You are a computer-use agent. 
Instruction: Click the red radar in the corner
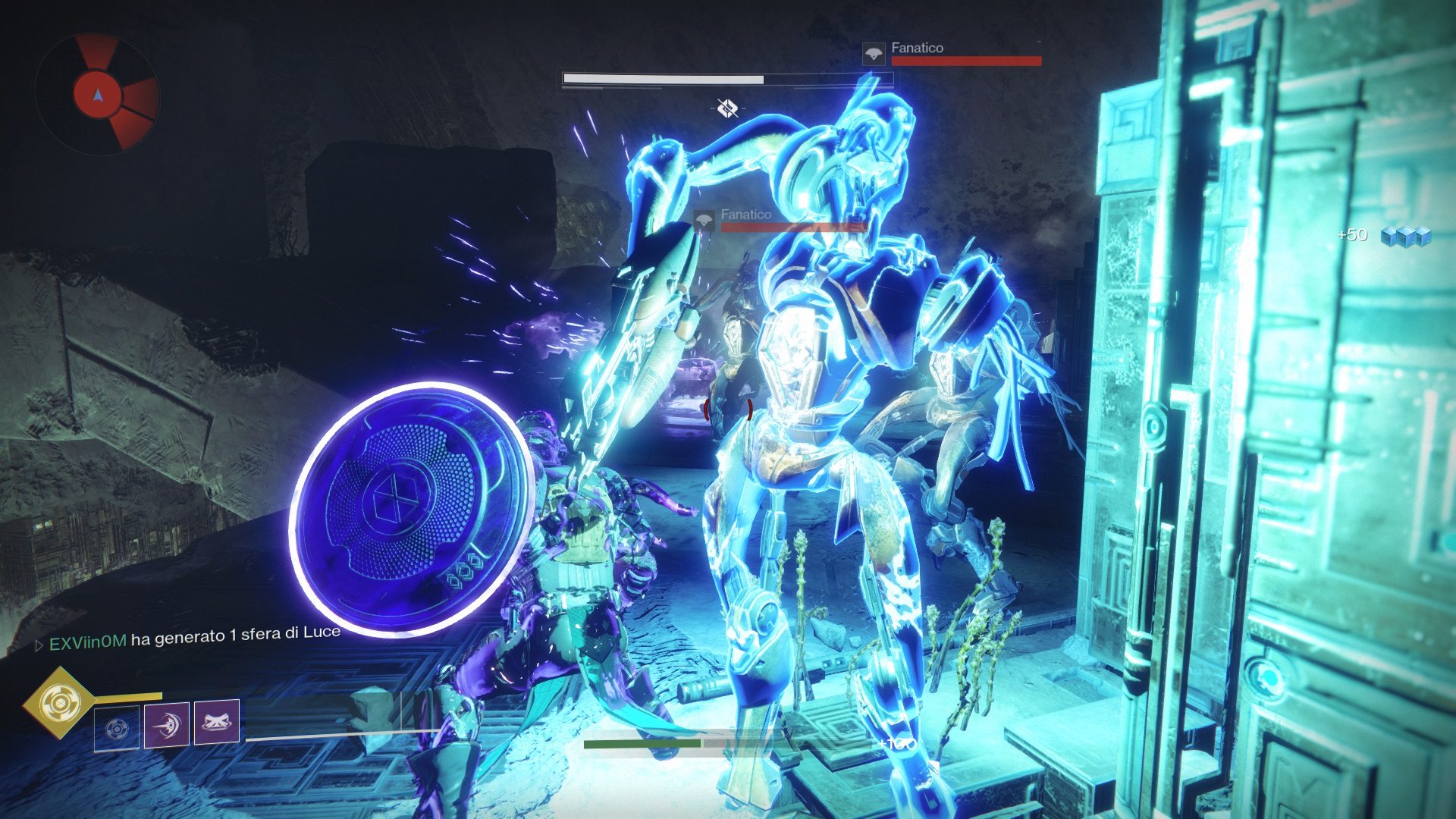click(x=97, y=94)
